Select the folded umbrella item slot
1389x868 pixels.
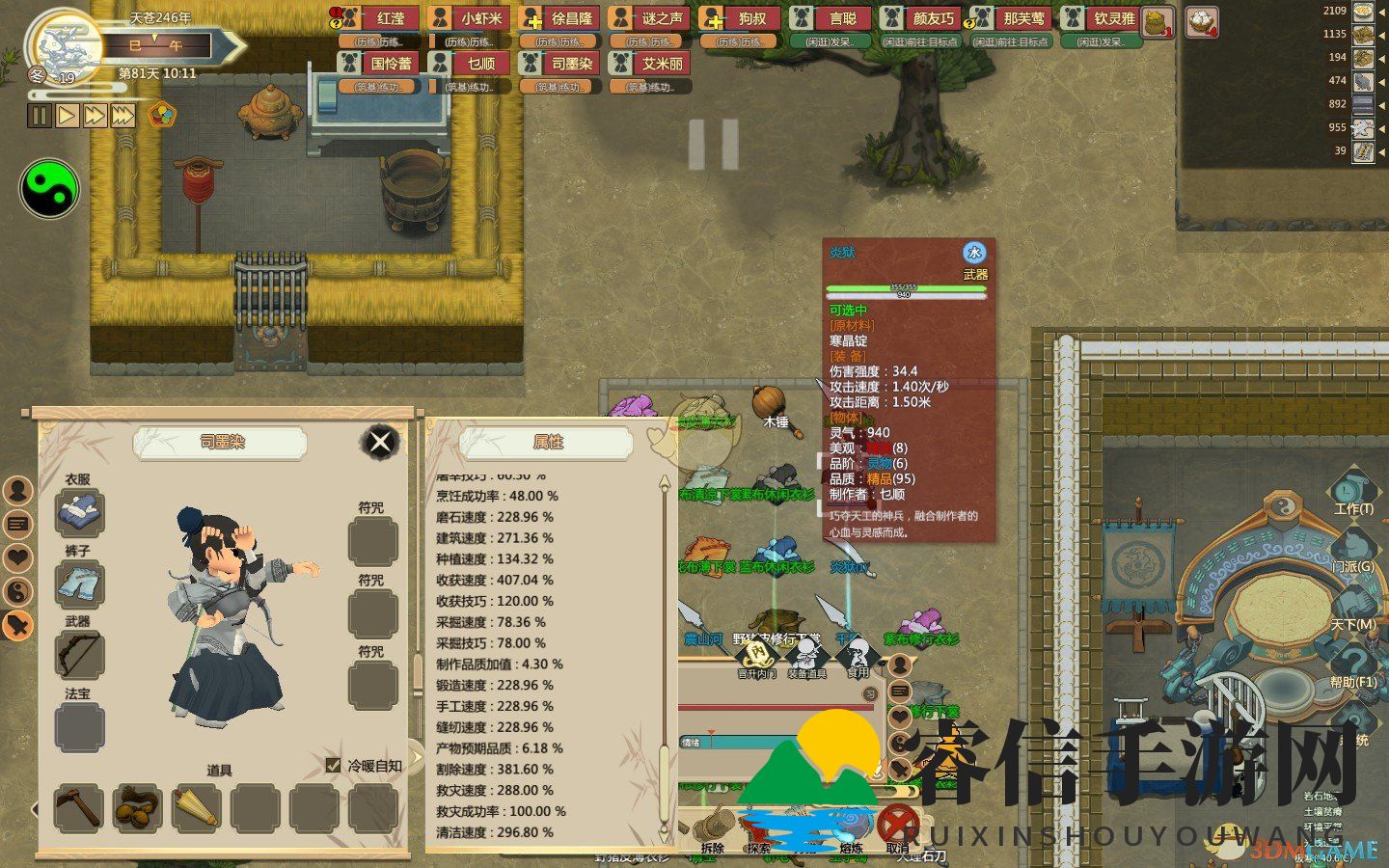pyautogui.click(x=196, y=807)
